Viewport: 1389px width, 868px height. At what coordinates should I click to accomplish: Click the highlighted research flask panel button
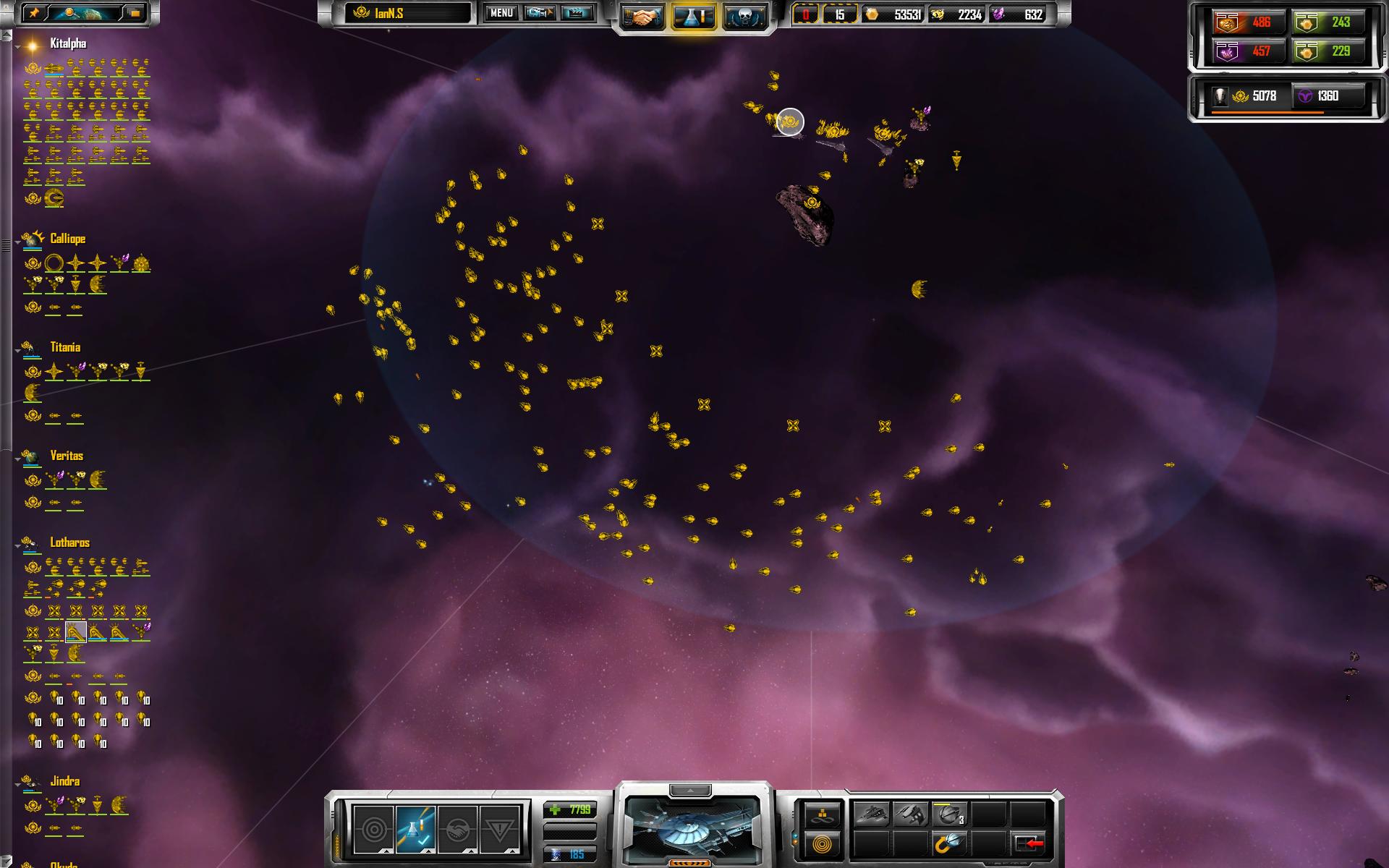pos(415,829)
